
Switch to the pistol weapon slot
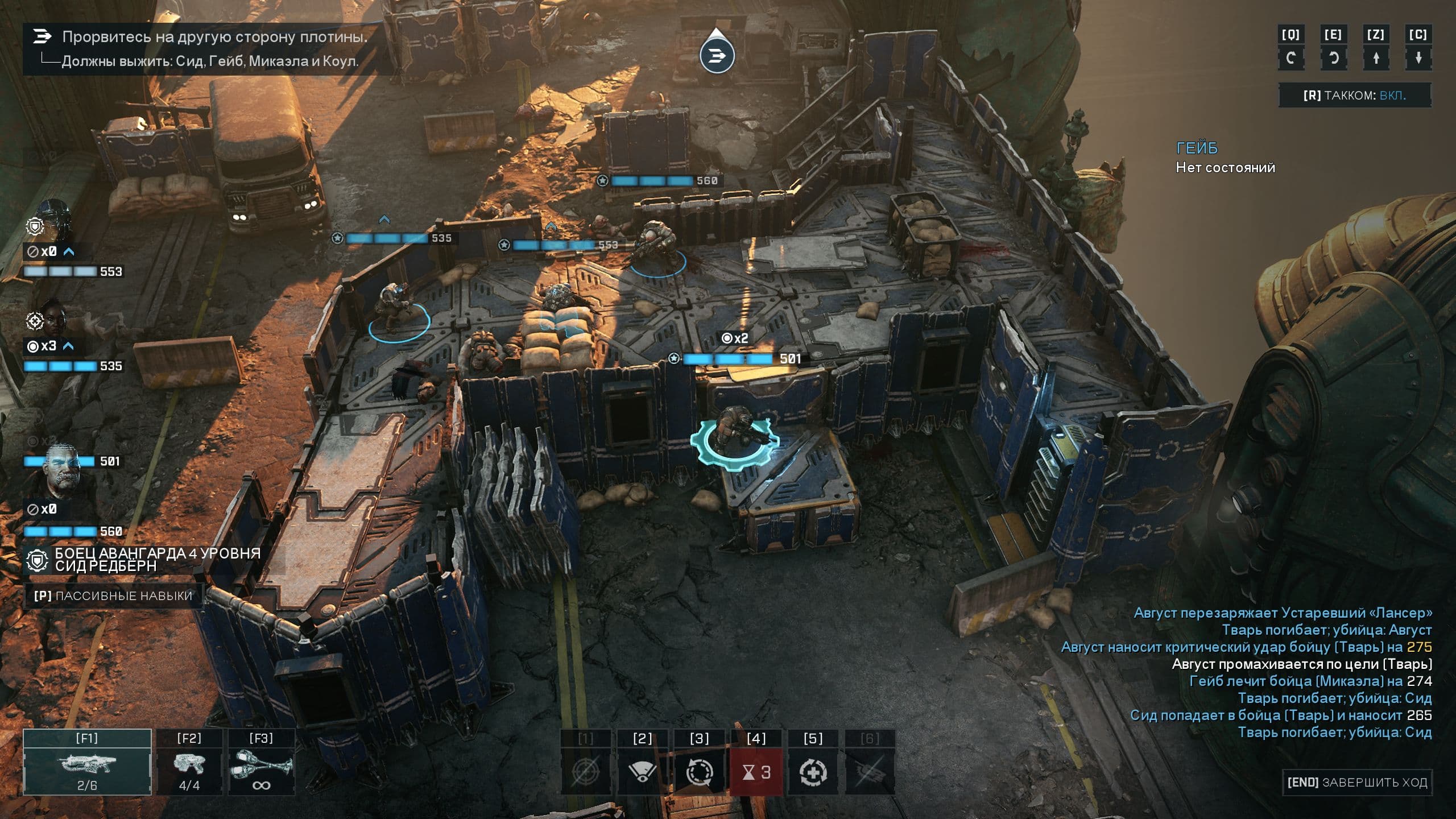189,762
